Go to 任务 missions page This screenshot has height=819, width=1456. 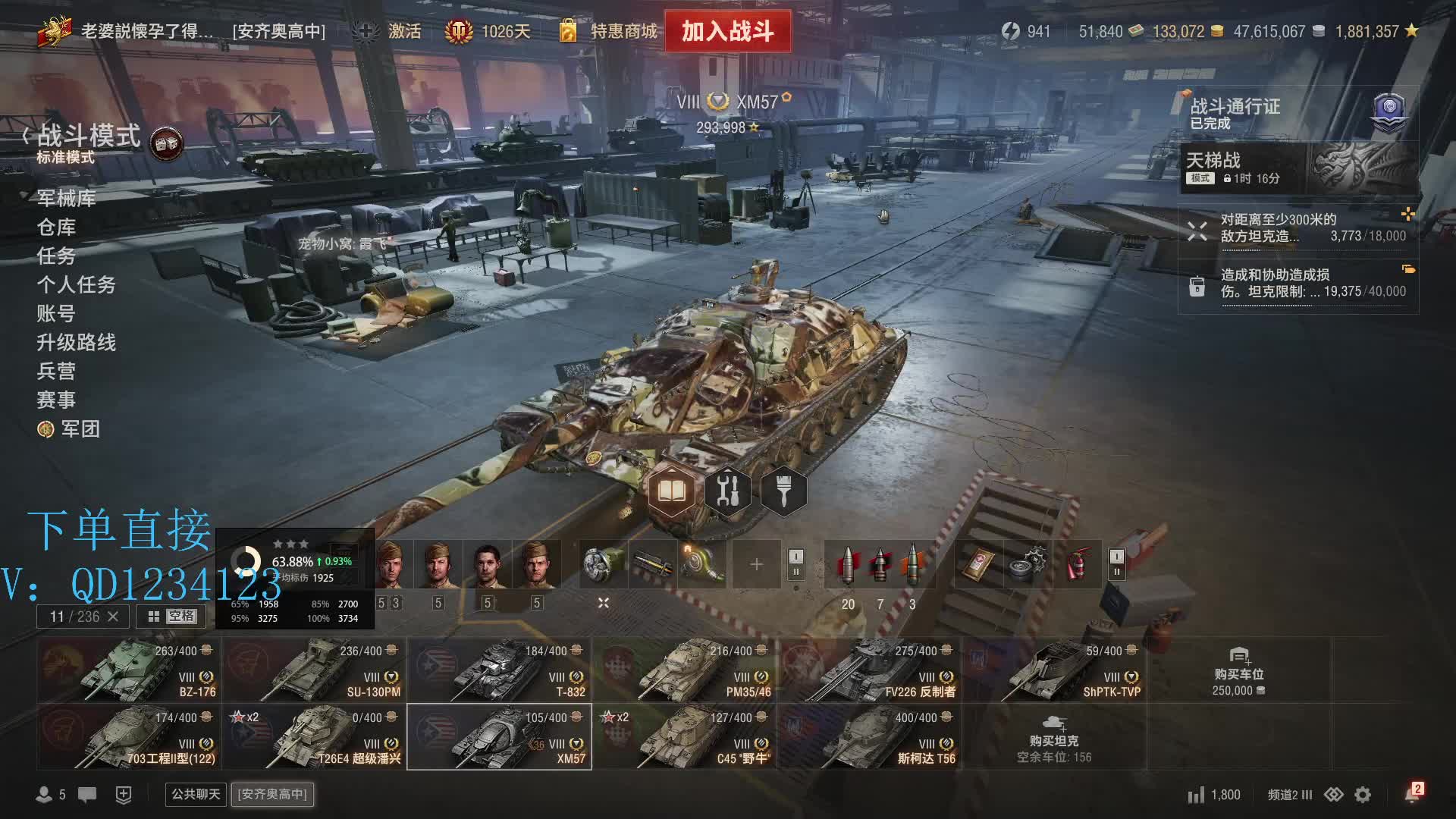coord(57,256)
